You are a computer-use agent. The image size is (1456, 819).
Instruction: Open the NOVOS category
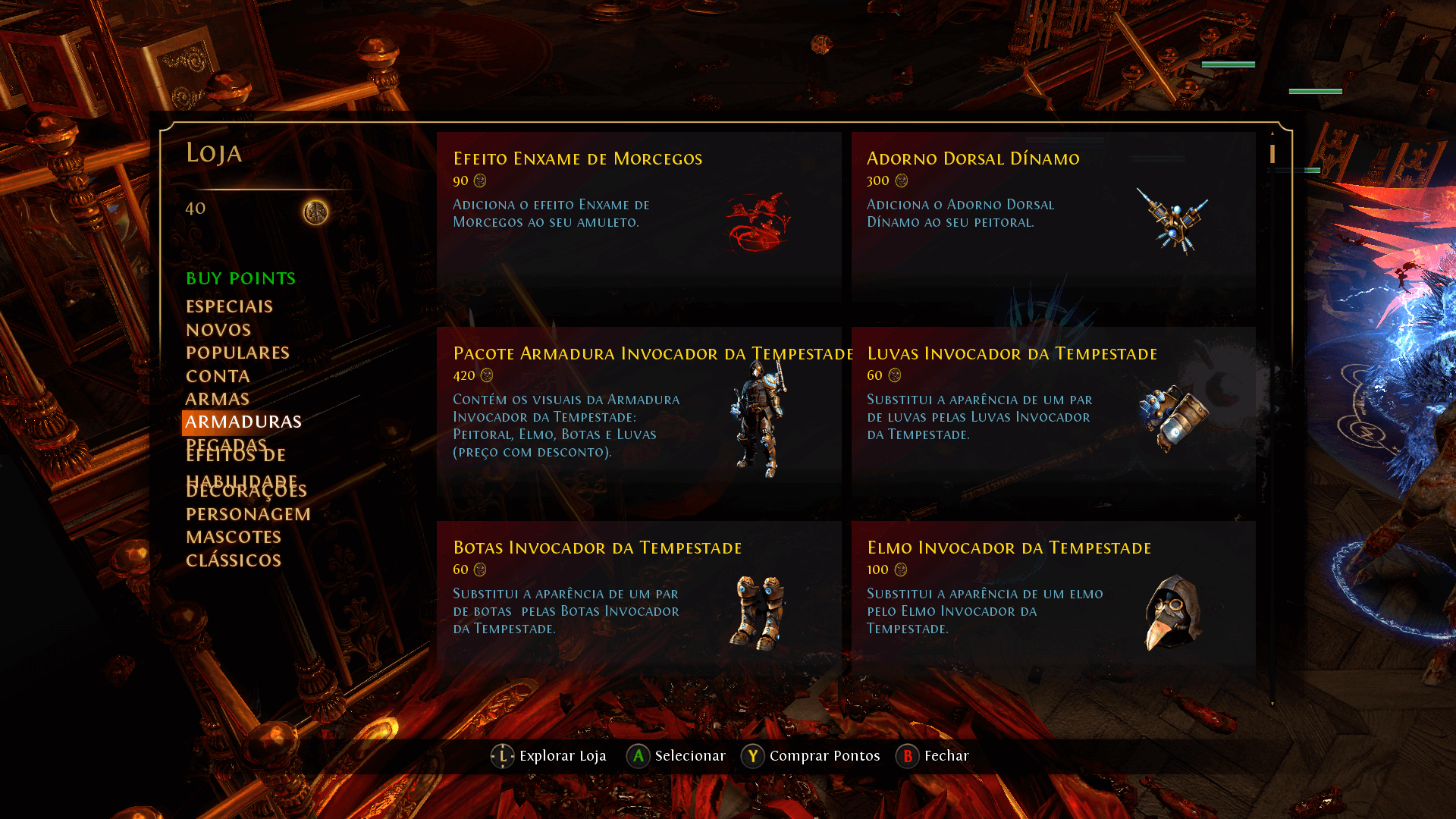coord(218,330)
